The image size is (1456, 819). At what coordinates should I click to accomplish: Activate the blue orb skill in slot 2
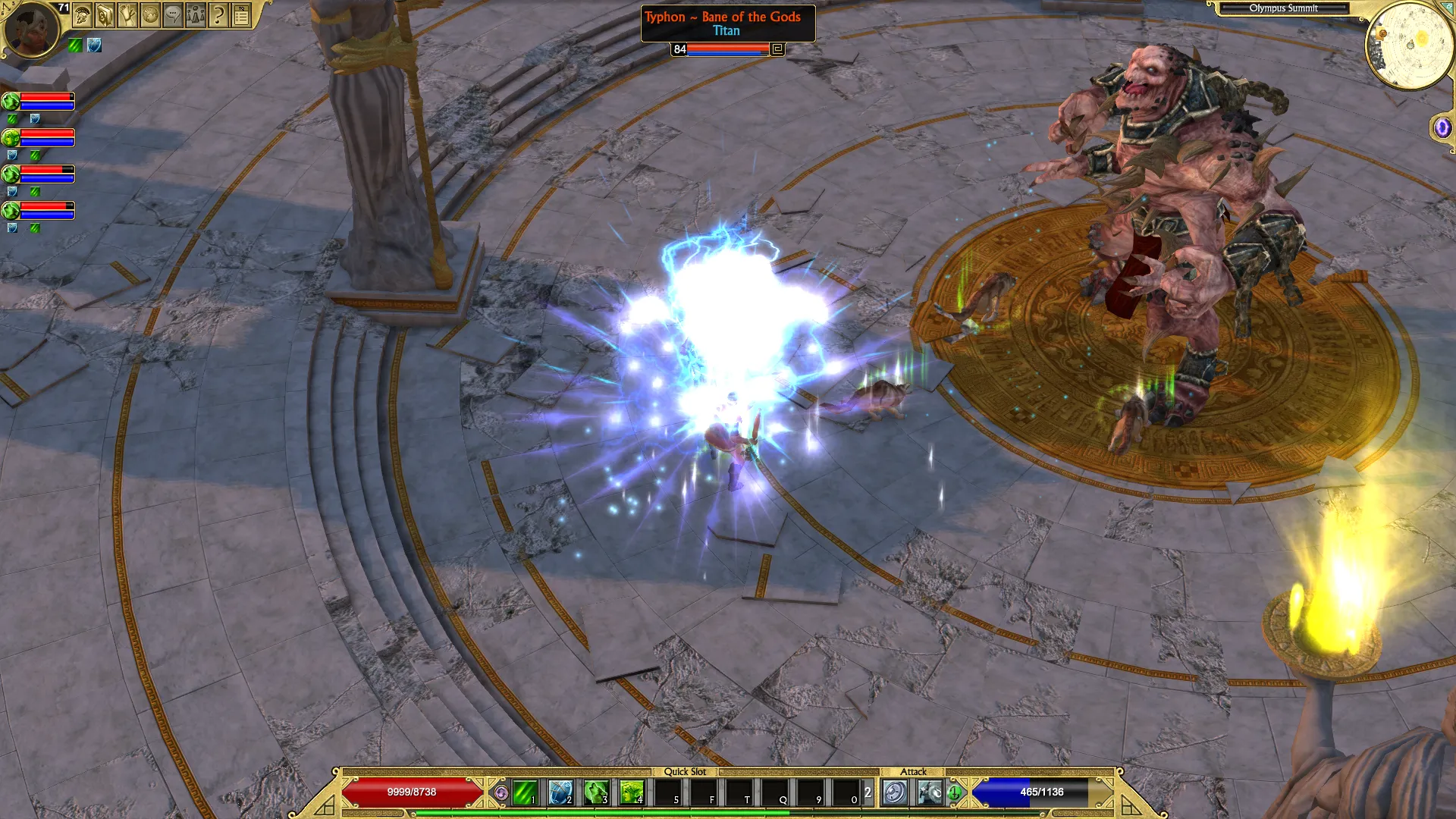tap(560, 792)
